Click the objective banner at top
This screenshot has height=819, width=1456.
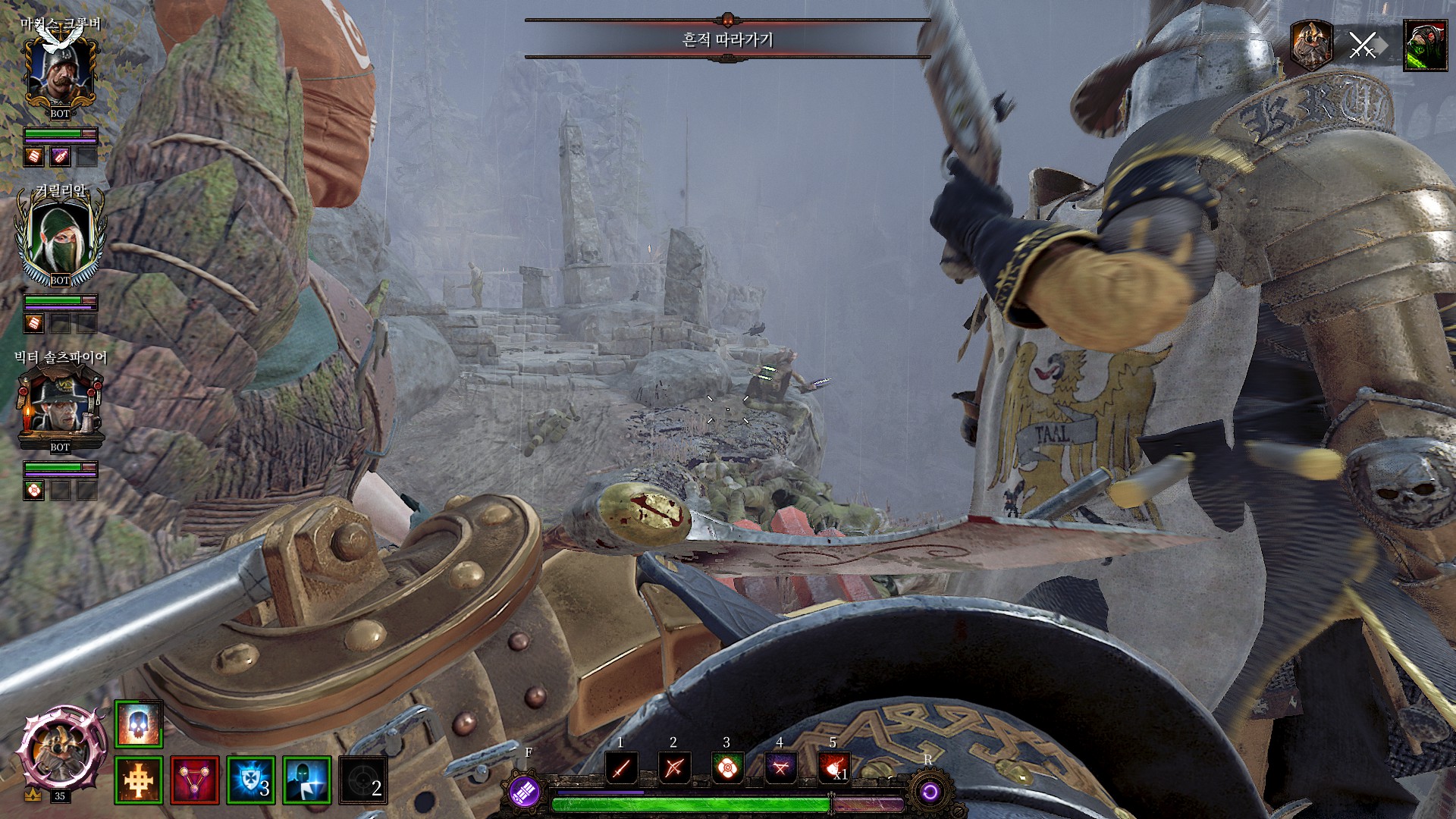(727, 39)
